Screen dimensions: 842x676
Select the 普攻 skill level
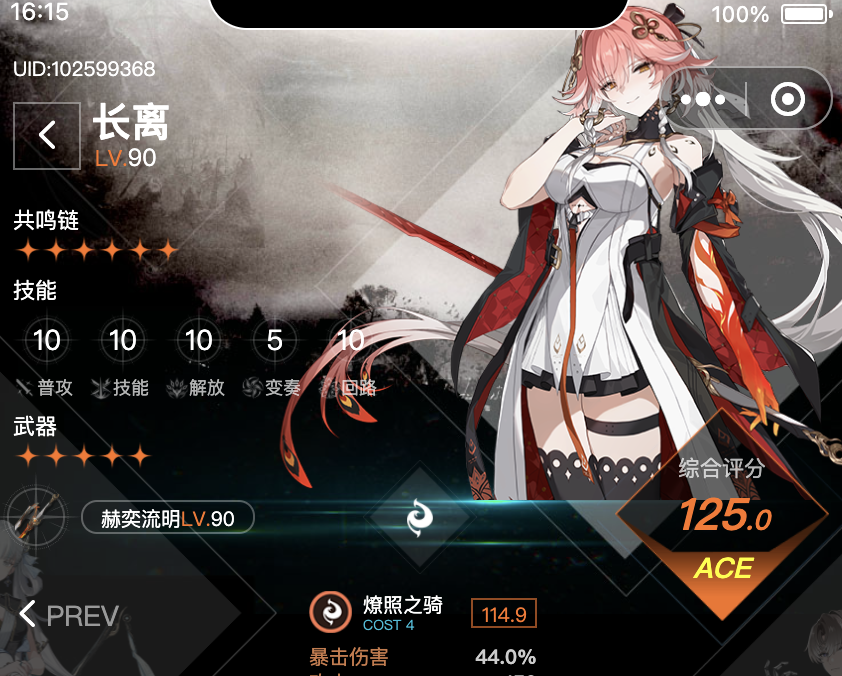click(x=47, y=341)
